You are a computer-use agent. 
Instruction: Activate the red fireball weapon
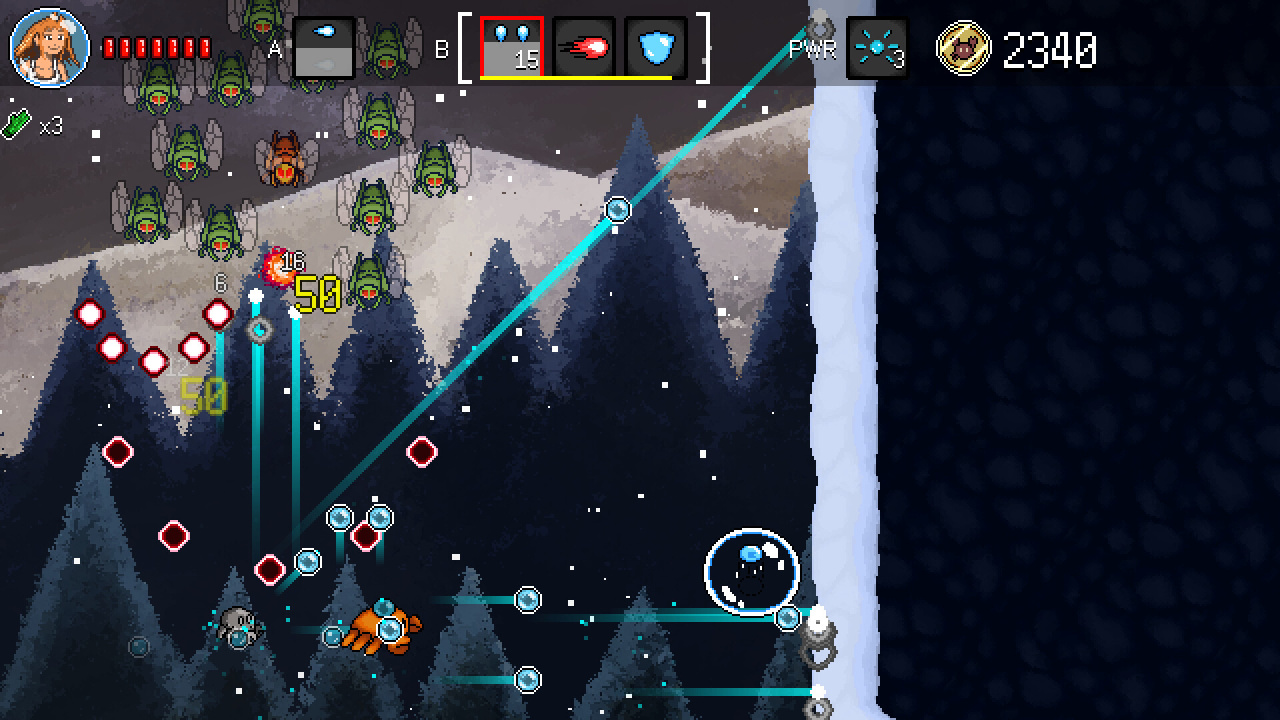pyautogui.click(x=584, y=47)
